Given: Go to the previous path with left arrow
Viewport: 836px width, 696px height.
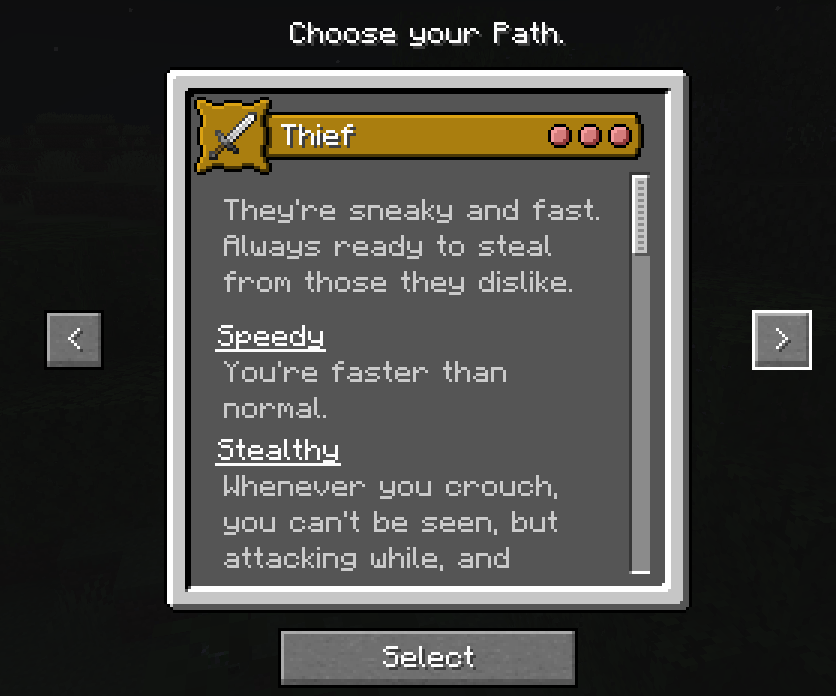Looking at the screenshot, I should [74, 340].
